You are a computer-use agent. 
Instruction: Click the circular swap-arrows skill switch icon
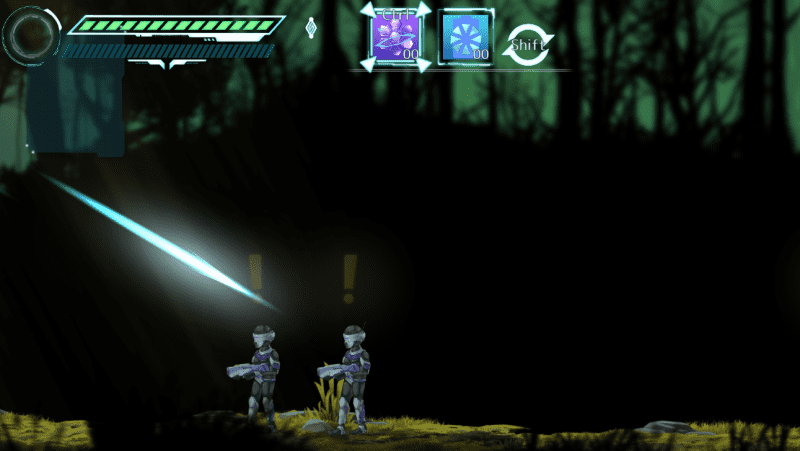click(x=527, y=44)
